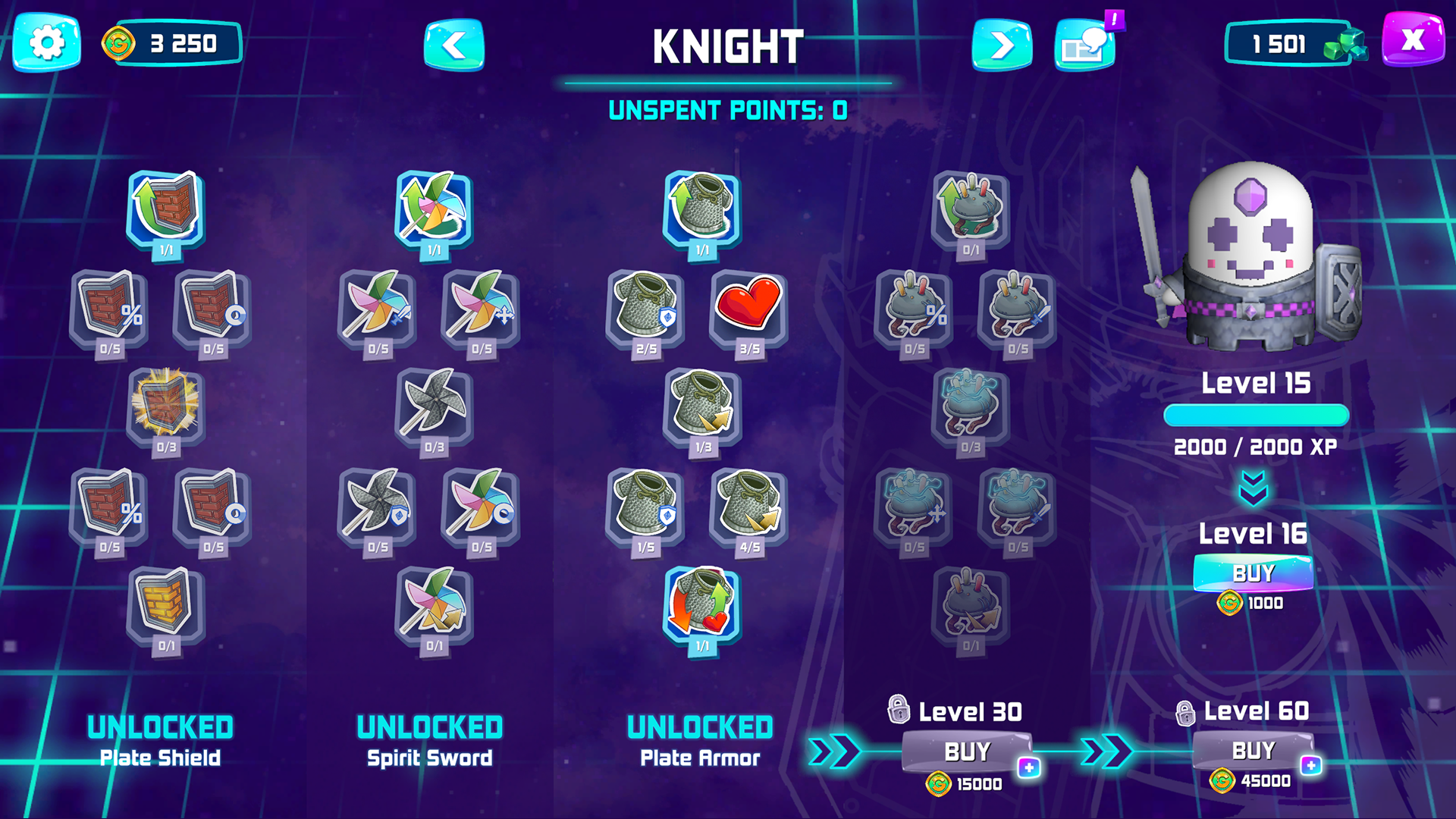This screenshot has height=819, width=1456.
Task: Buy the Level 30 skill tree
Action: [967, 752]
